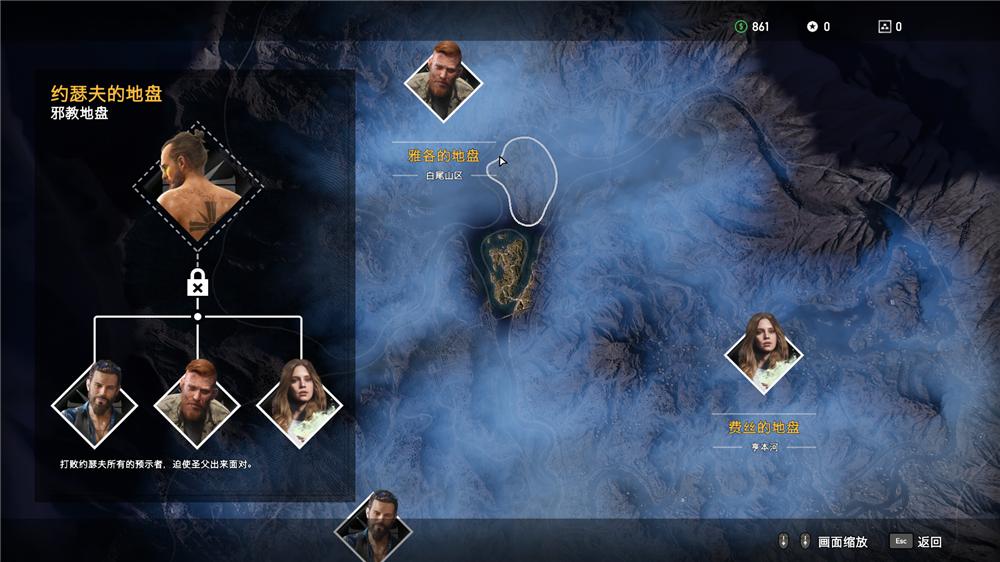Pick Faith's portrait in the herald tree
Image resolution: width=1000 pixels, height=562 pixels.
[x=300, y=403]
